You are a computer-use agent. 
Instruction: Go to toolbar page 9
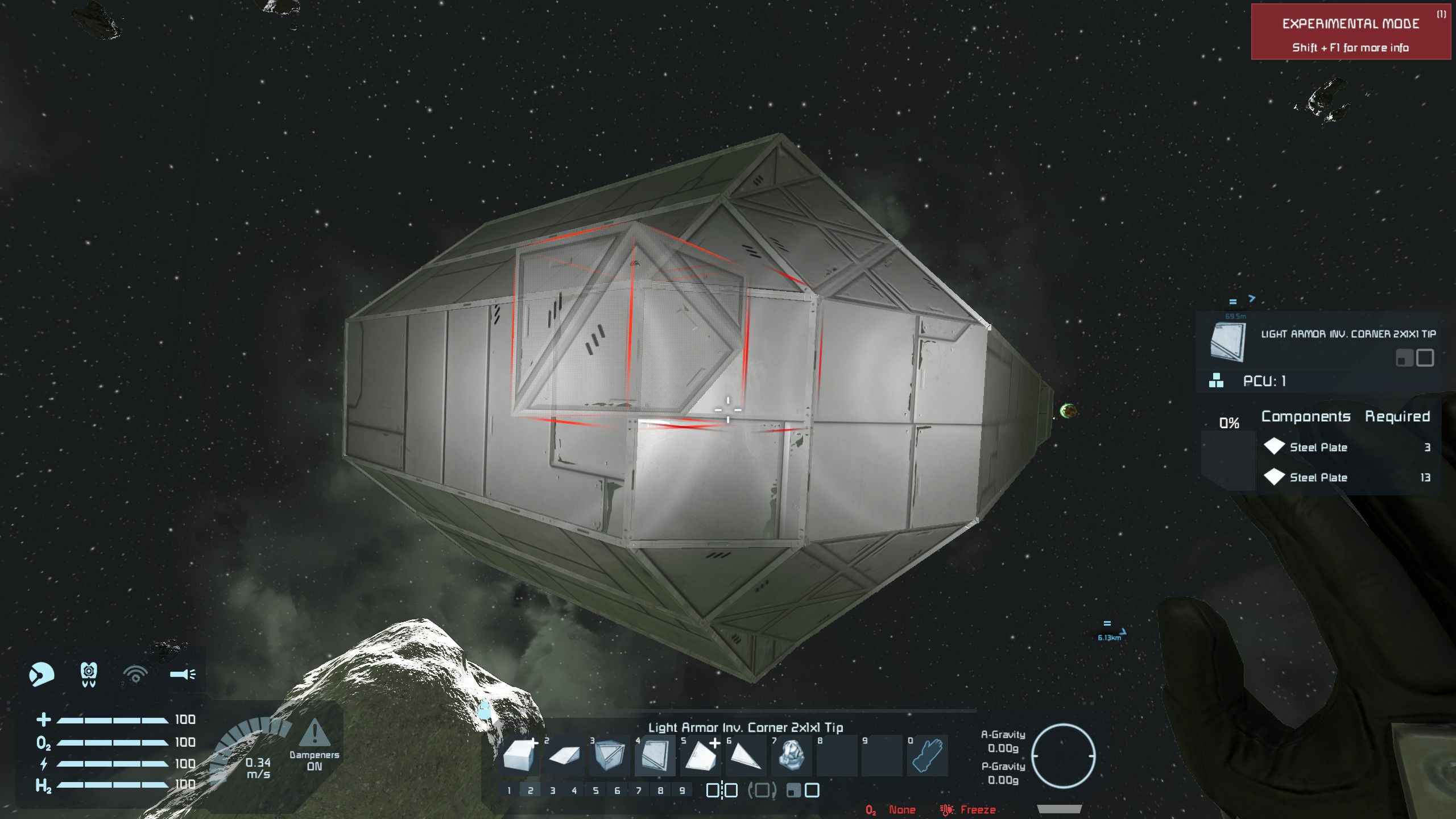tap(682, 791)
